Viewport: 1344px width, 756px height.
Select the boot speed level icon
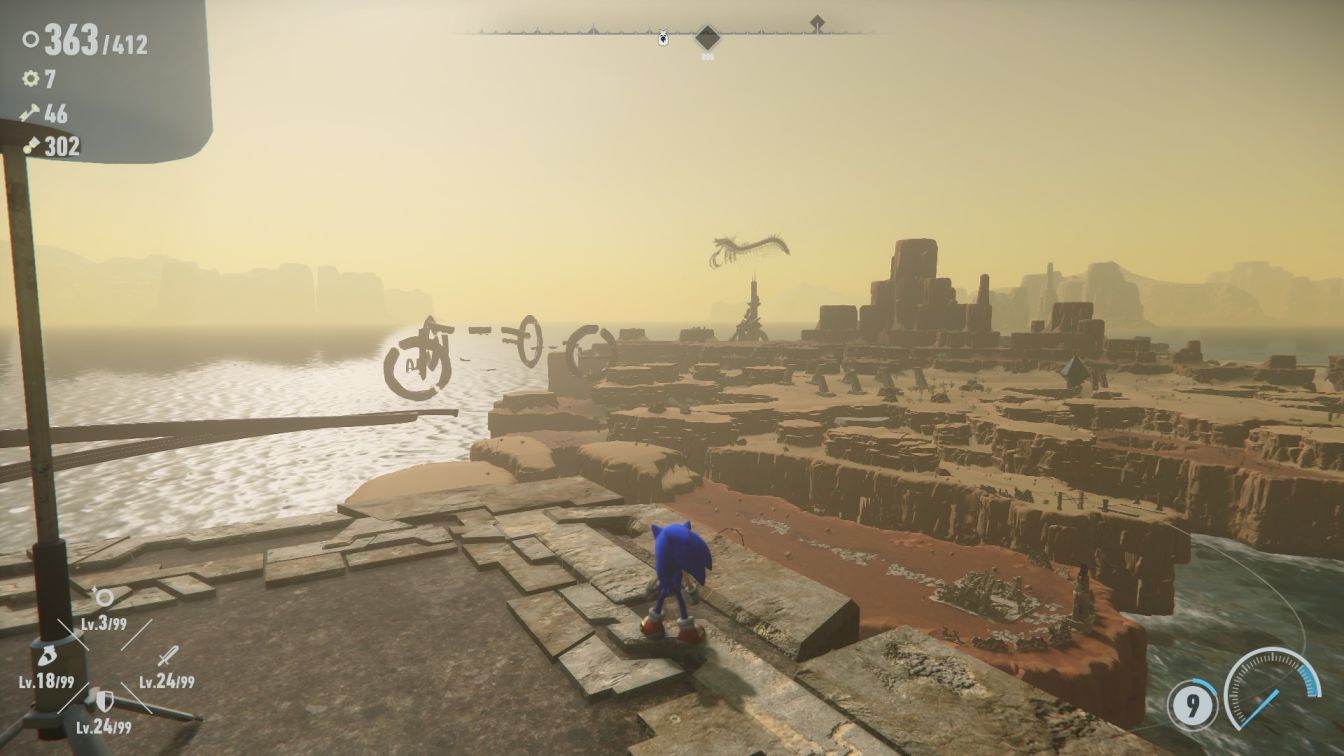coord(46,657)
